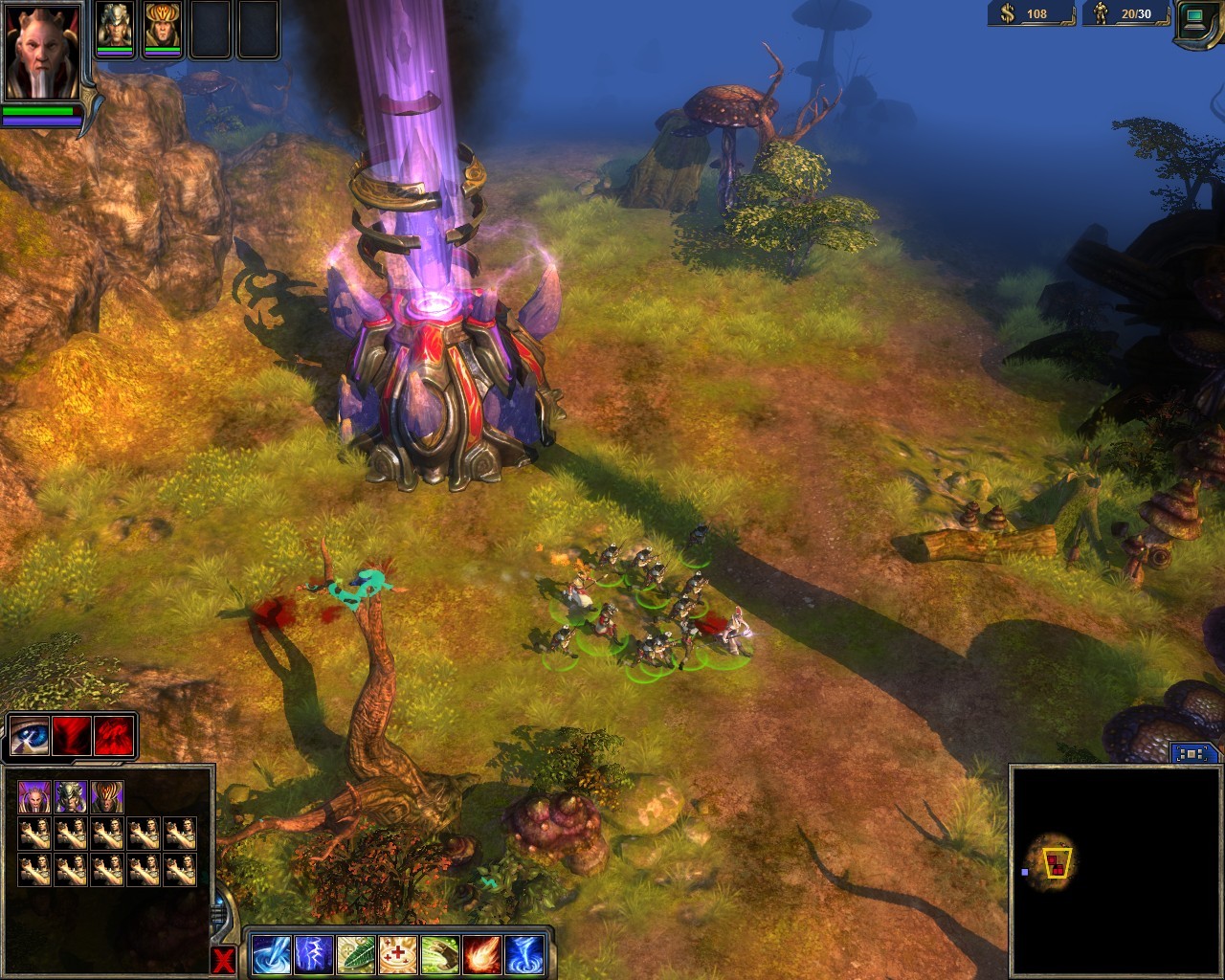
Task: Select the orange-headdress hero portrait
Action: 162,26
